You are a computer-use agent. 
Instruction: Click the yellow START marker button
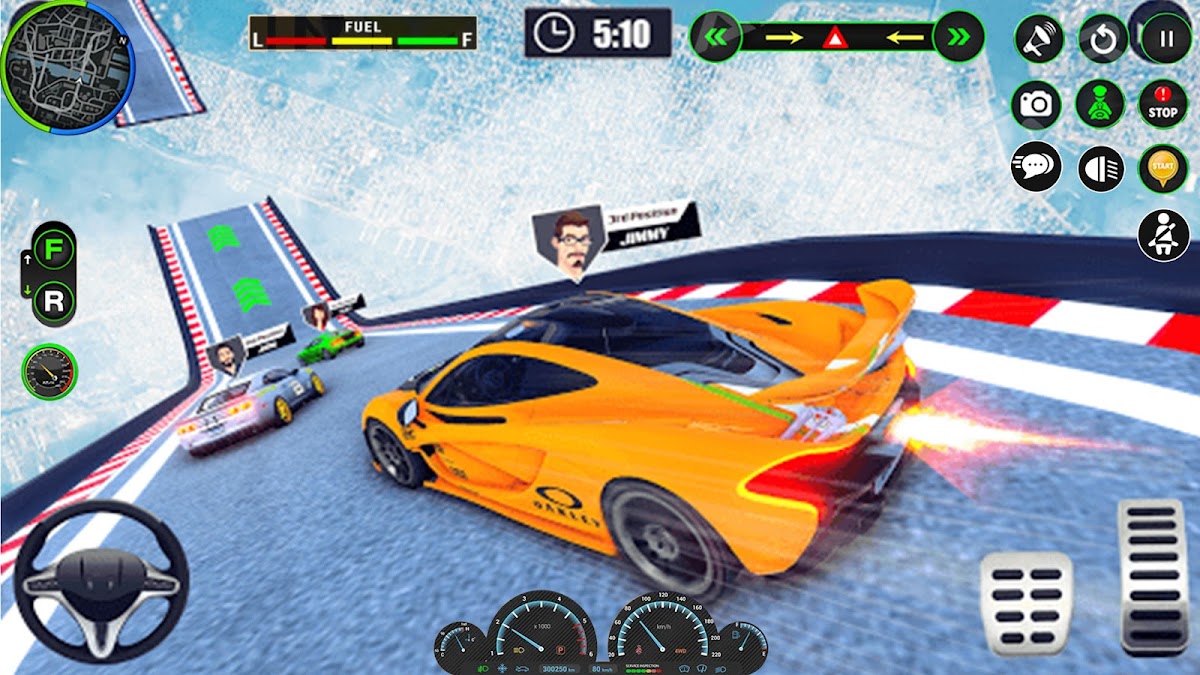click(x=1163, y=168)
